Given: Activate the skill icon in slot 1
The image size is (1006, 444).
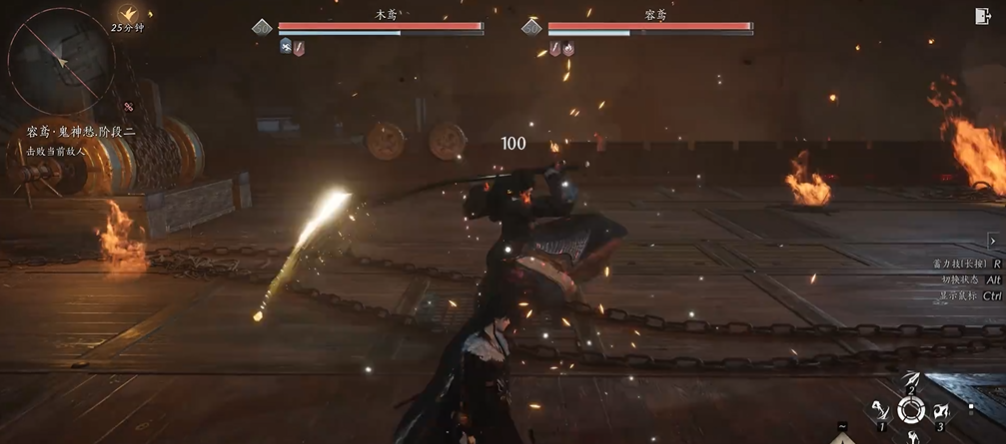Looking at the screenshot, I should [x=881, y=412].
